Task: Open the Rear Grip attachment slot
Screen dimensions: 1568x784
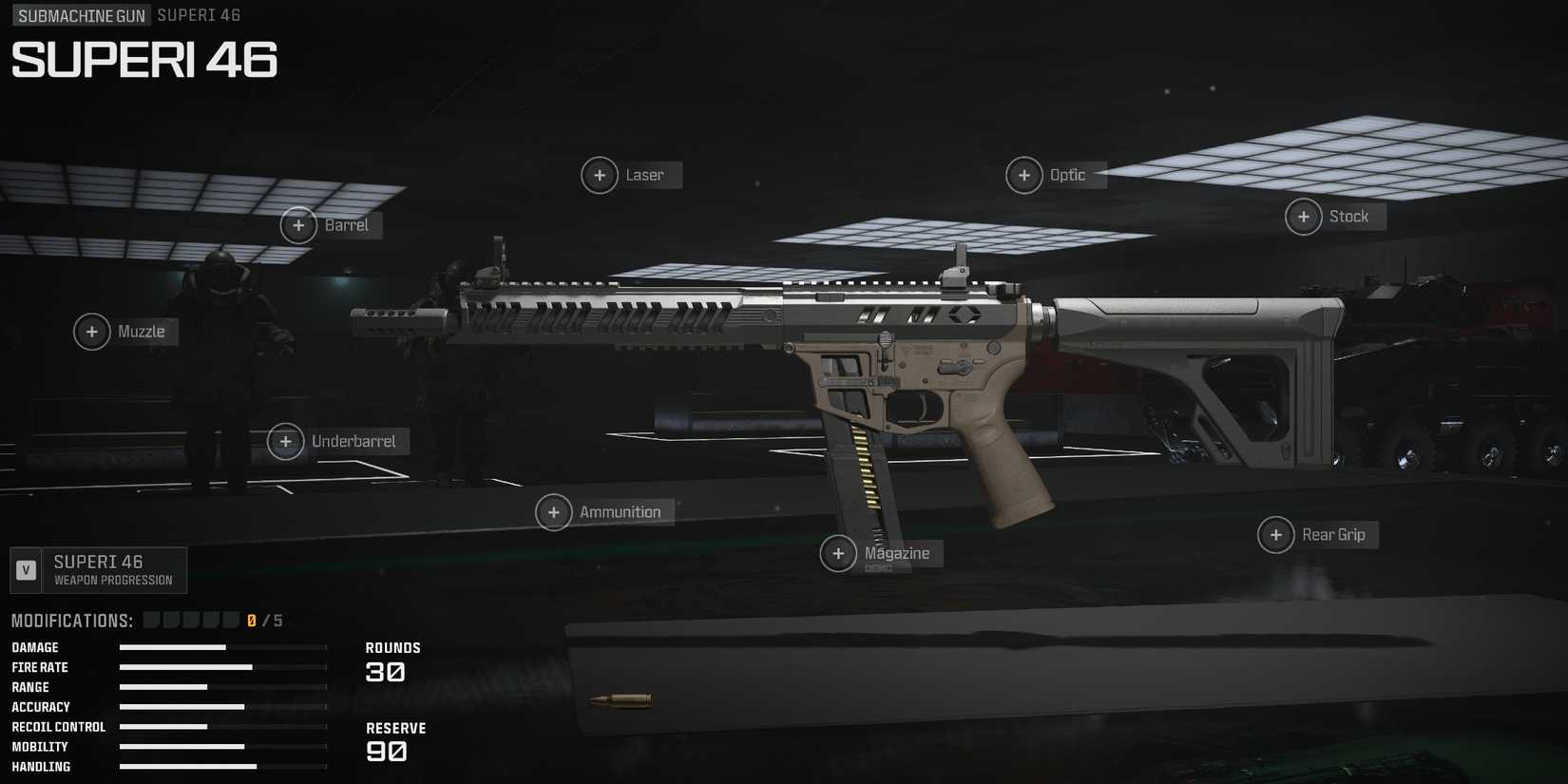Action: 1275,534
